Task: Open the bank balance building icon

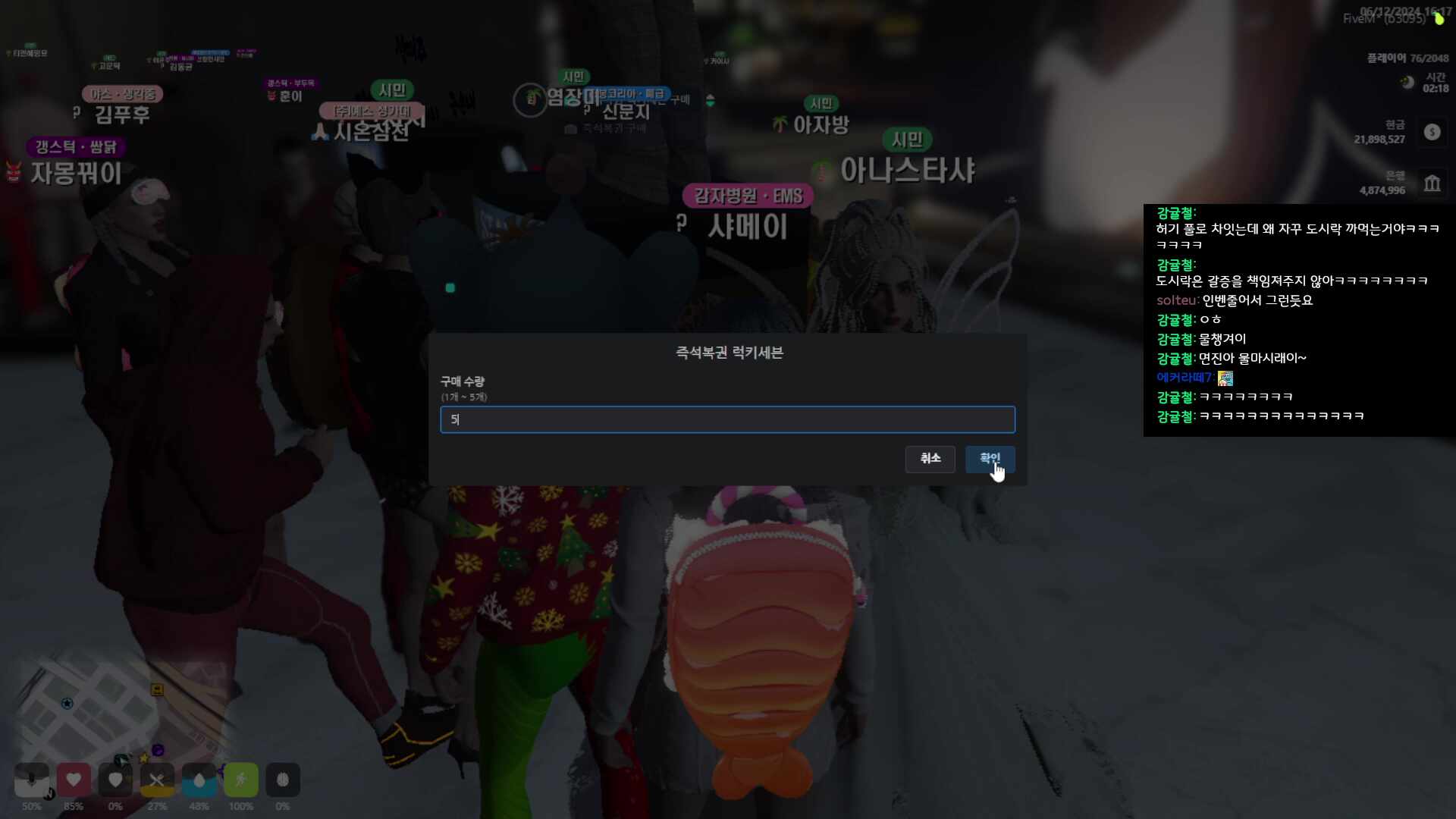Action: (1432, 182)
